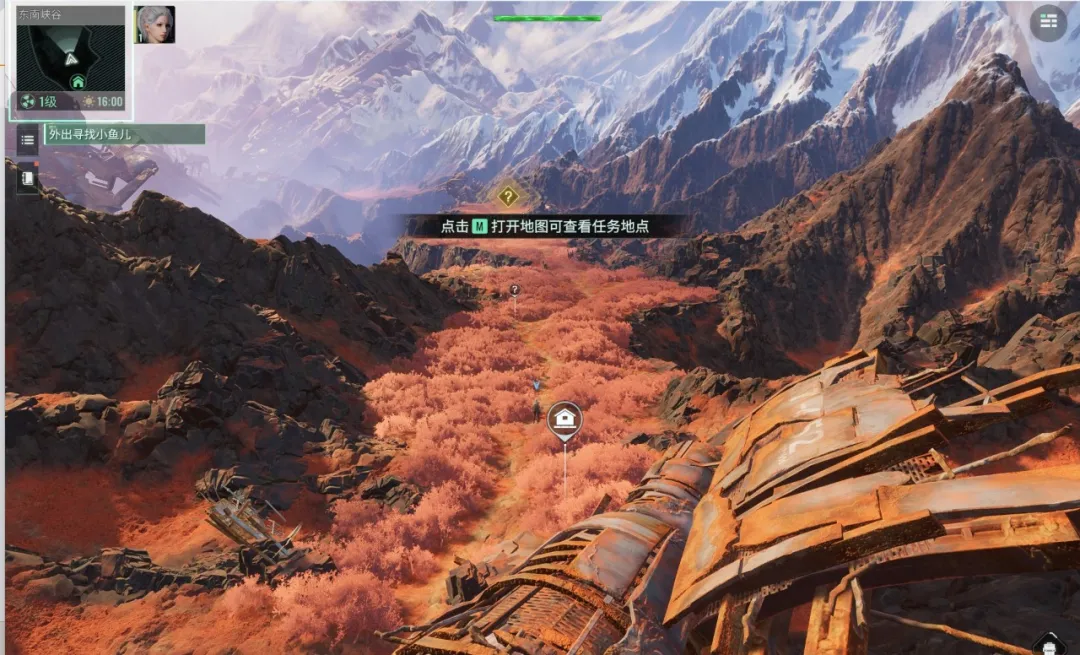This screenshot has width=1080, height=655.
Task: Click the yellow question mark quest marker
Action: click(508, 196)
